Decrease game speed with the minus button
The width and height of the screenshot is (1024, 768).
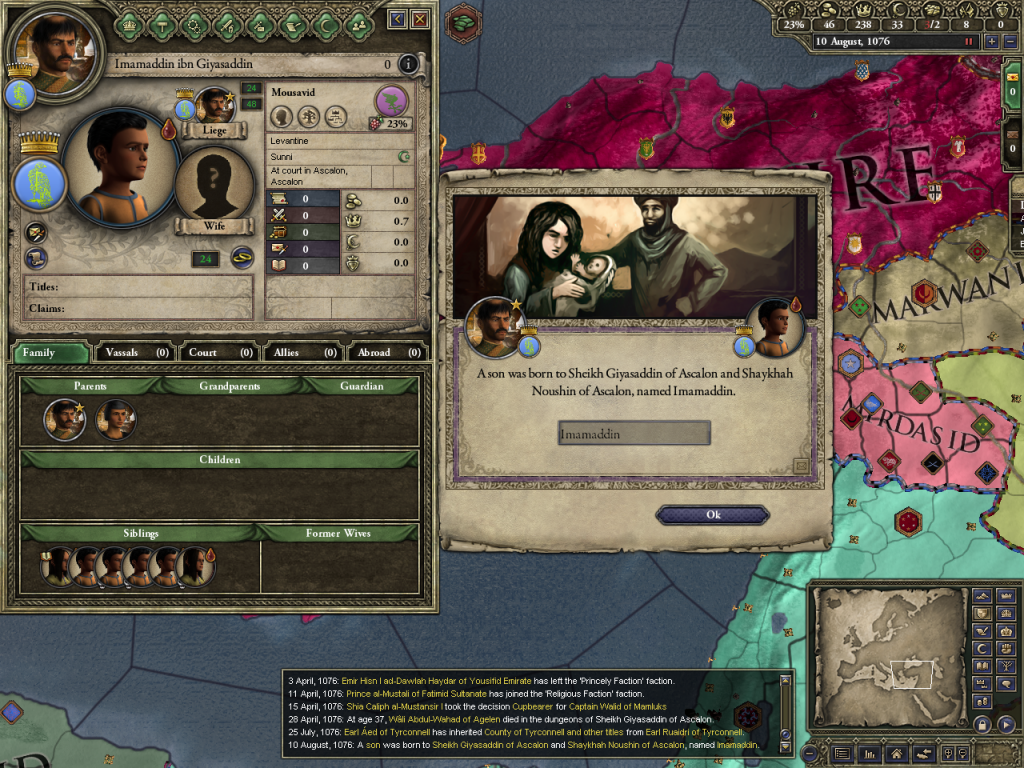[1008, 42]
